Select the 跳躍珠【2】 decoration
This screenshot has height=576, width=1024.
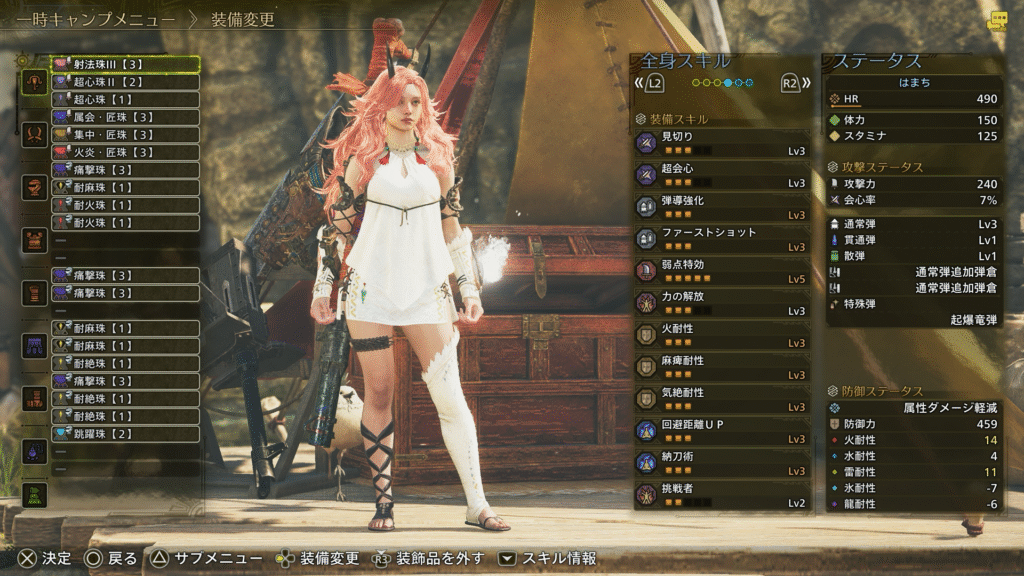125,433
